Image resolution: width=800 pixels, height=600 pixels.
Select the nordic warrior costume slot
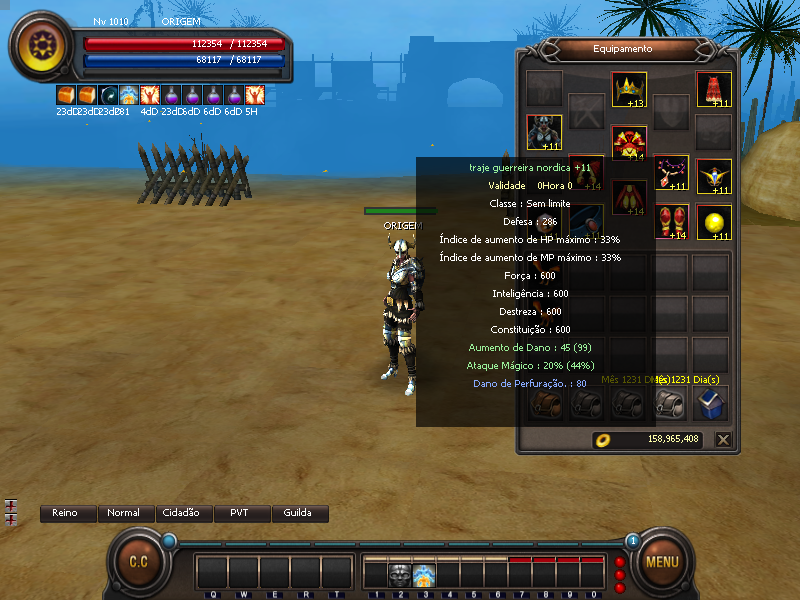(544, 132)
